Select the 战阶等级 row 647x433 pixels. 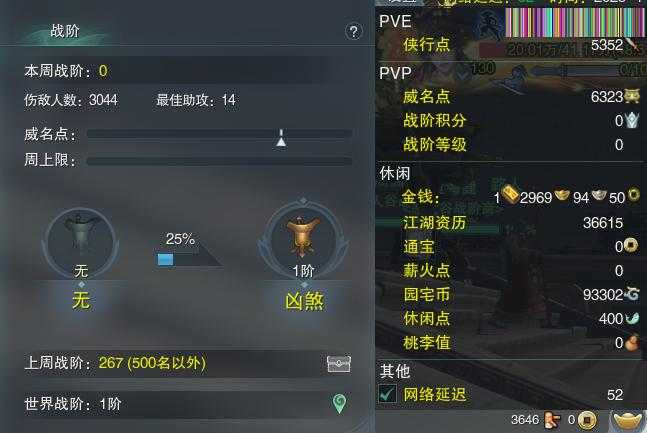(x=510, y=145)
